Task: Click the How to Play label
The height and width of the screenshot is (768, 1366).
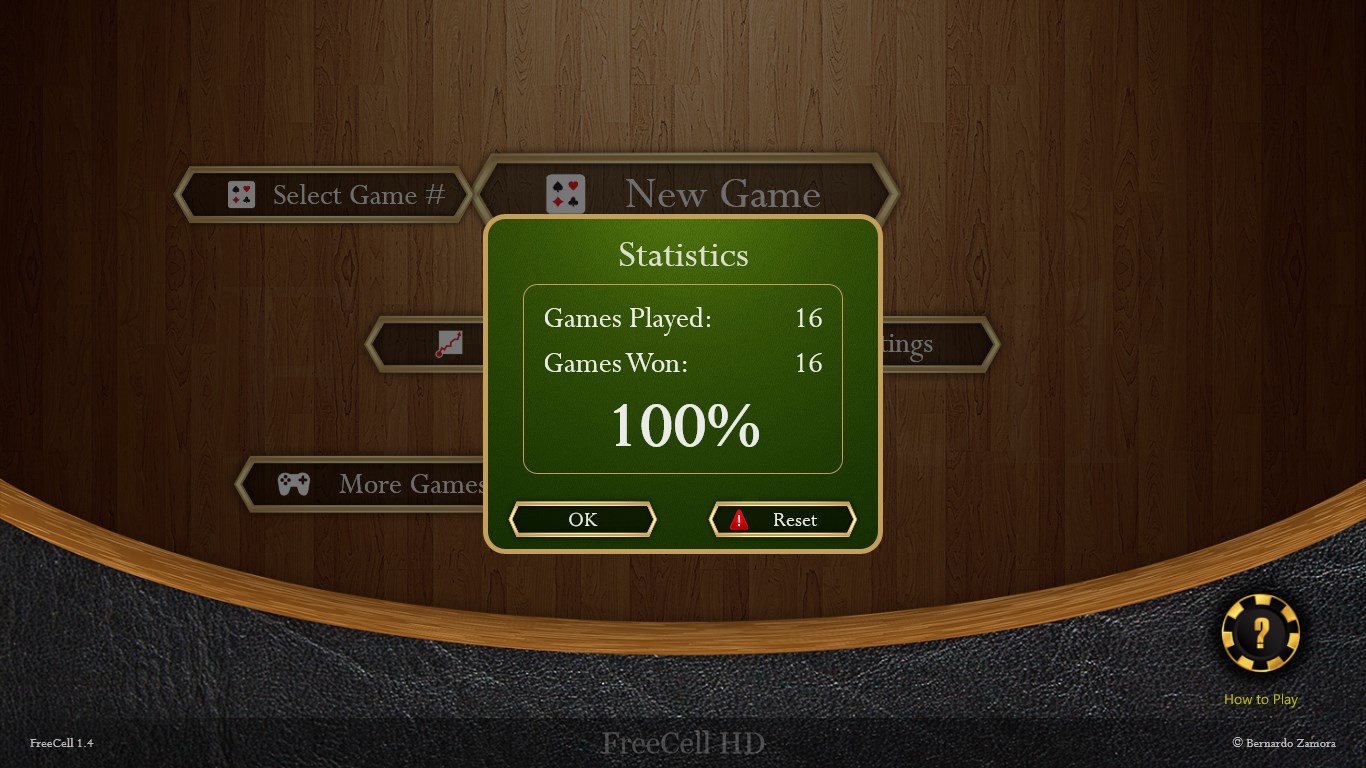Action: point(1260,699)
